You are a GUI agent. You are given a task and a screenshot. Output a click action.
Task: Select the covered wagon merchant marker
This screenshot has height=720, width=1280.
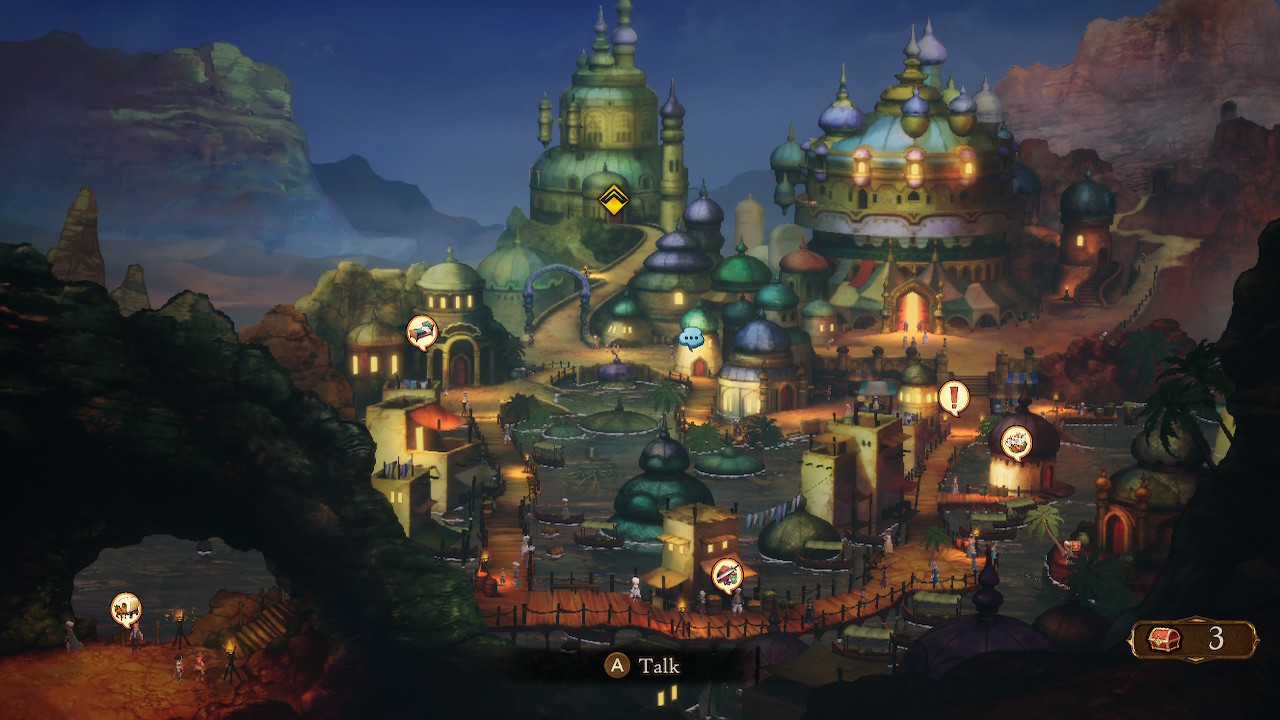(126, 607)
